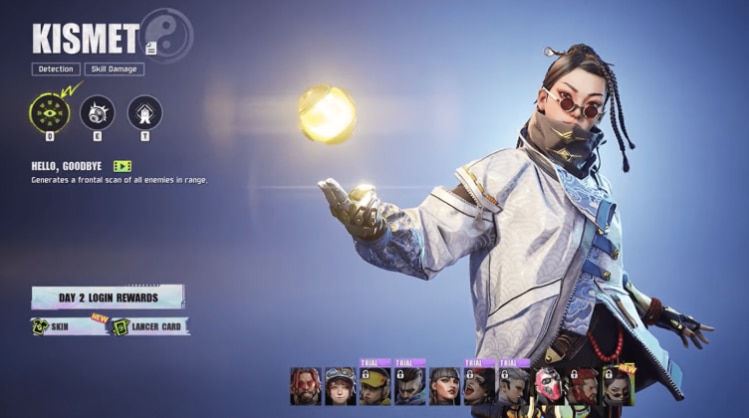Open Day 2 Login Rewards
Screen dimensions: 749x418
click(107, 297)
